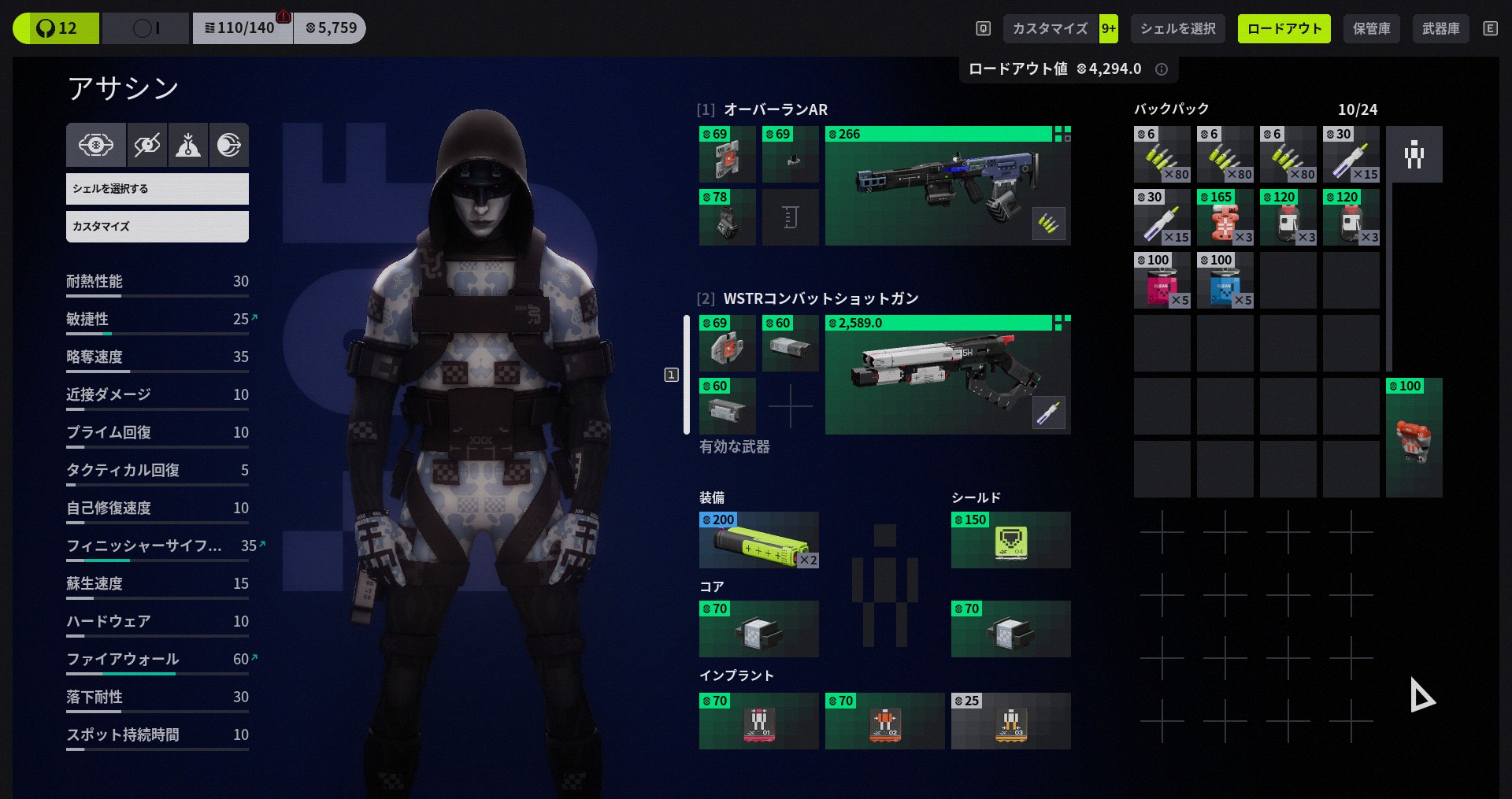
Task: Open the character figure backpack icon
Action: pos(1414,154)
